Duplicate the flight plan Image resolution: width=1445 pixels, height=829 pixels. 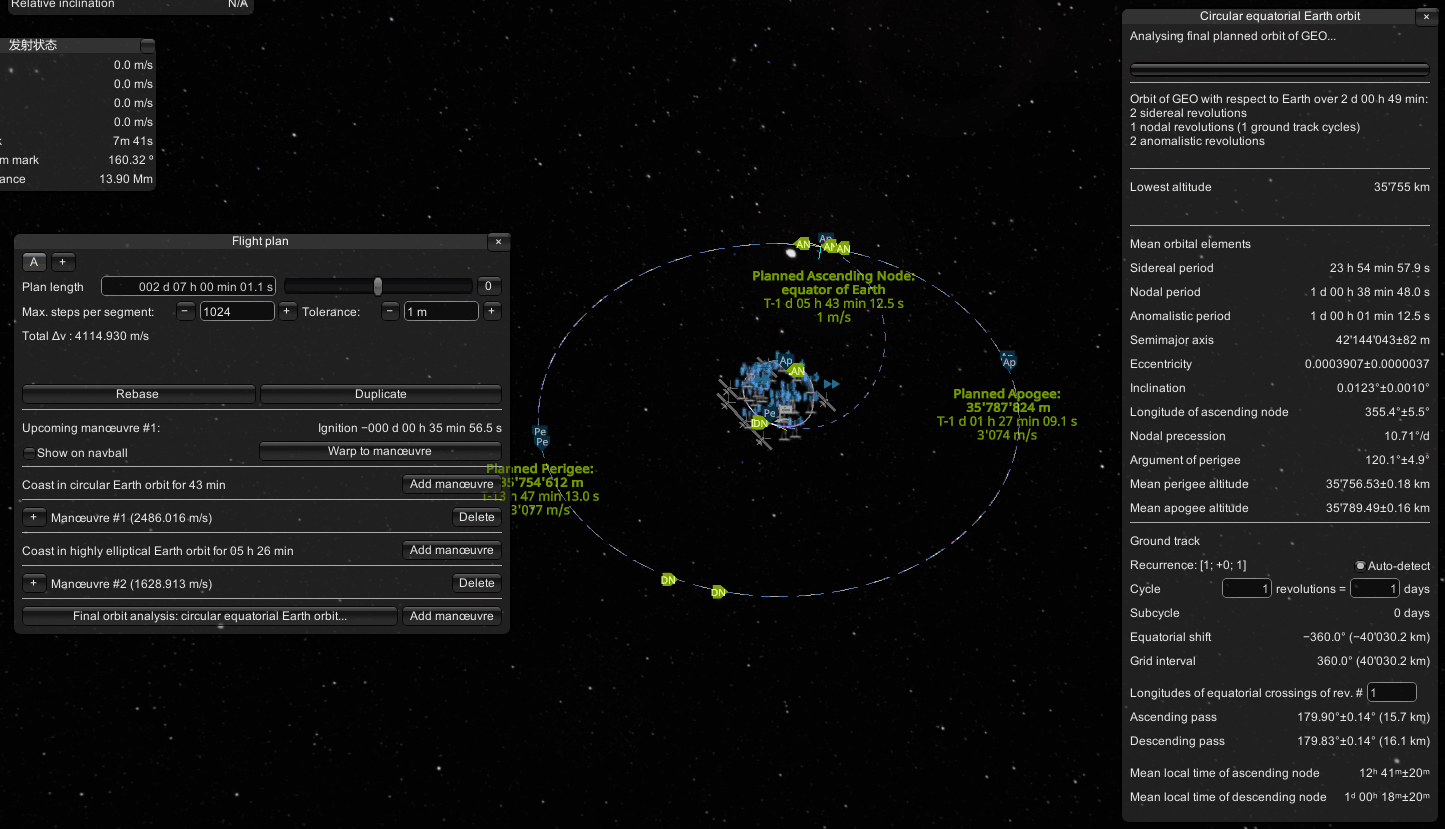[380, 394]
